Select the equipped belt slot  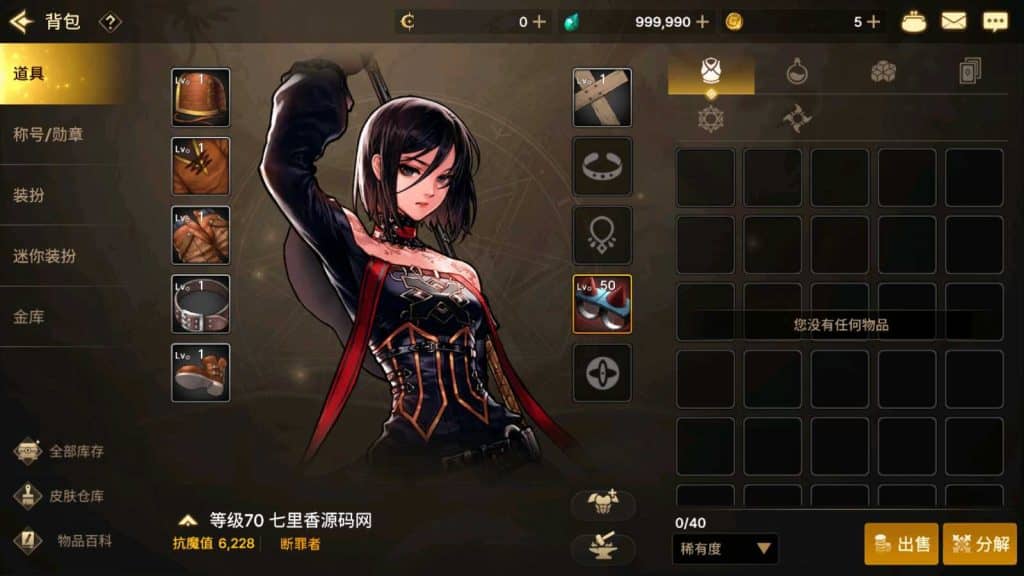[200, 304]
